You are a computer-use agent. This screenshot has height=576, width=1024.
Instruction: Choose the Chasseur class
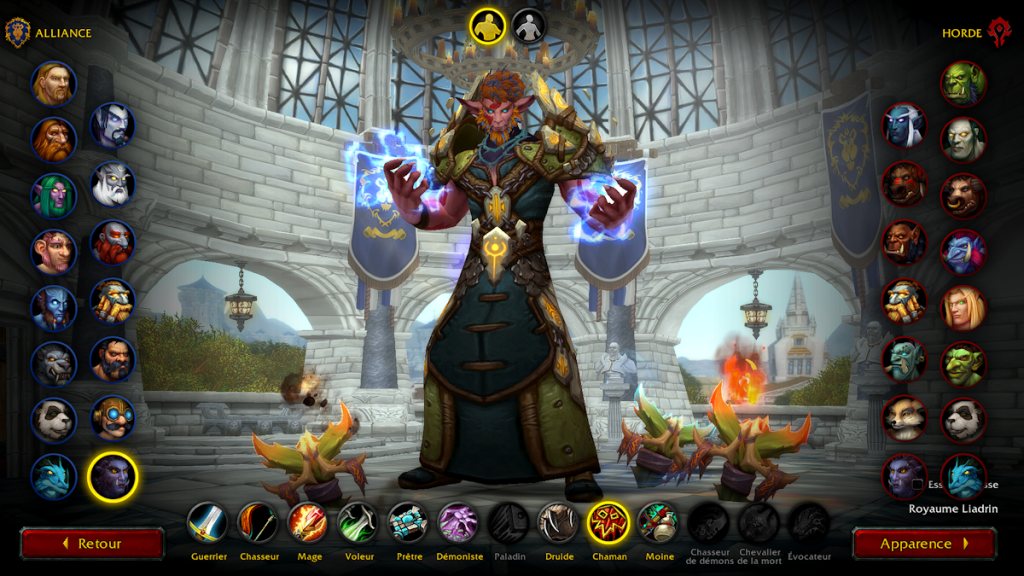click(x=258, y=522)
